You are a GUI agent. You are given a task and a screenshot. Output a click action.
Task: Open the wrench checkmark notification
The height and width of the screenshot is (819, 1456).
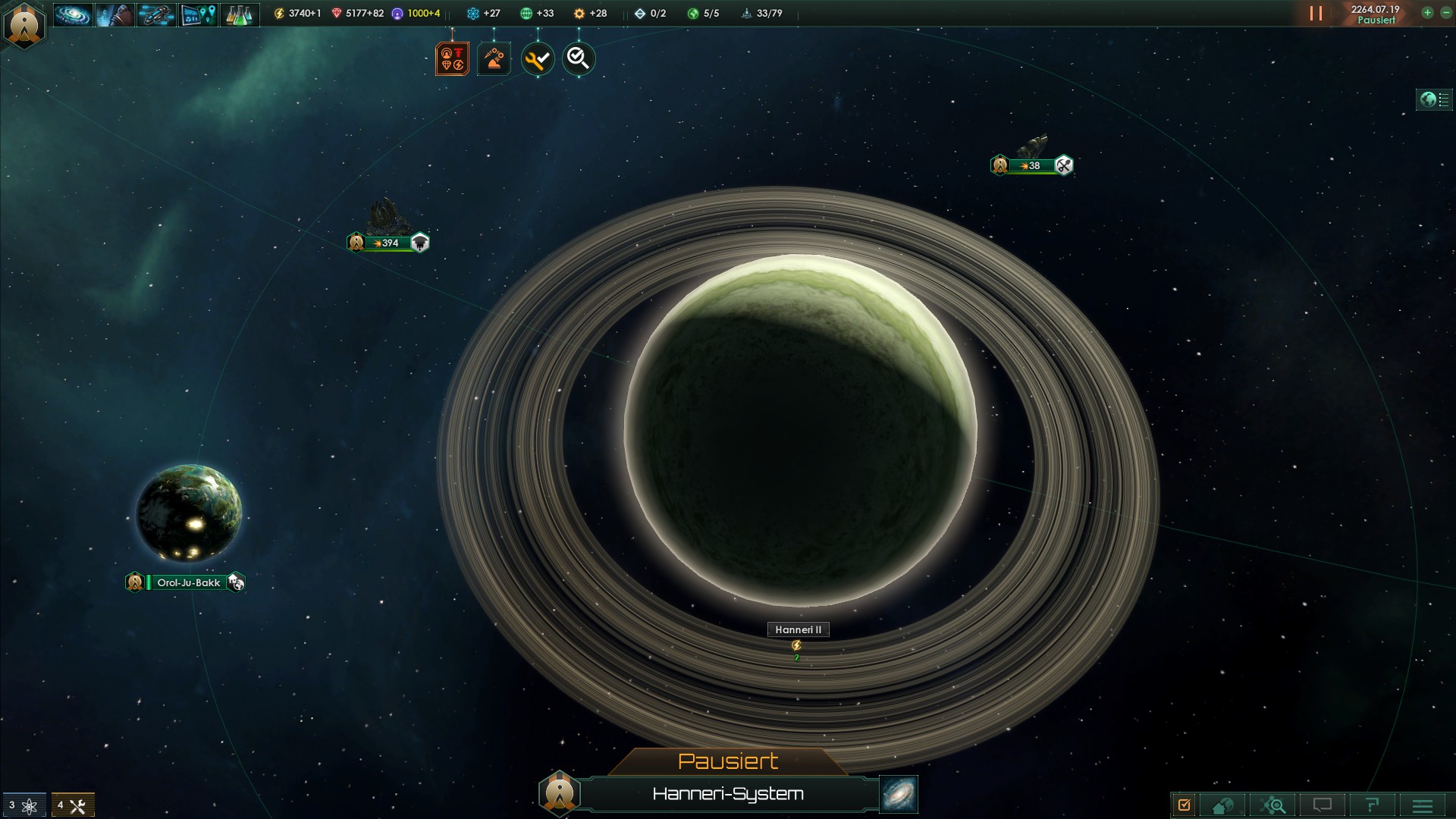point(538,58)
